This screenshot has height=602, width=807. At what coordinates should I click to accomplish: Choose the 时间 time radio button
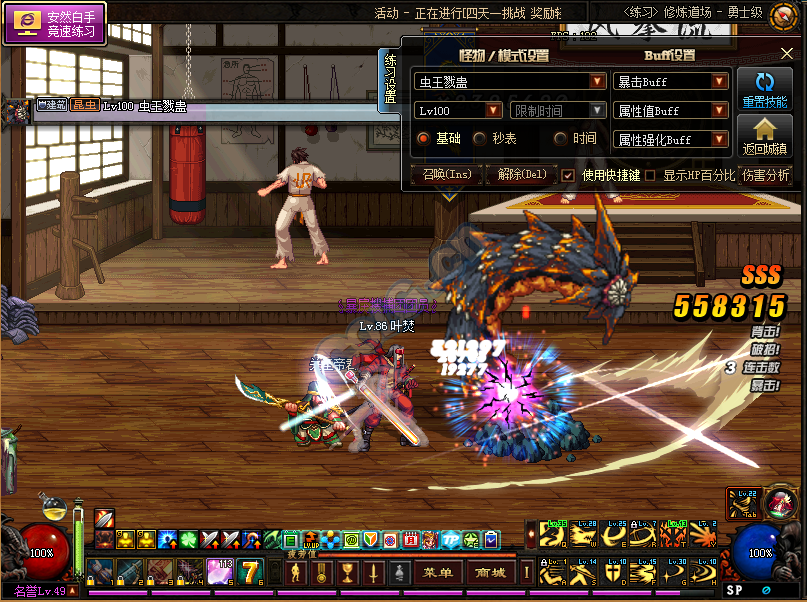[x=560, y=139]
